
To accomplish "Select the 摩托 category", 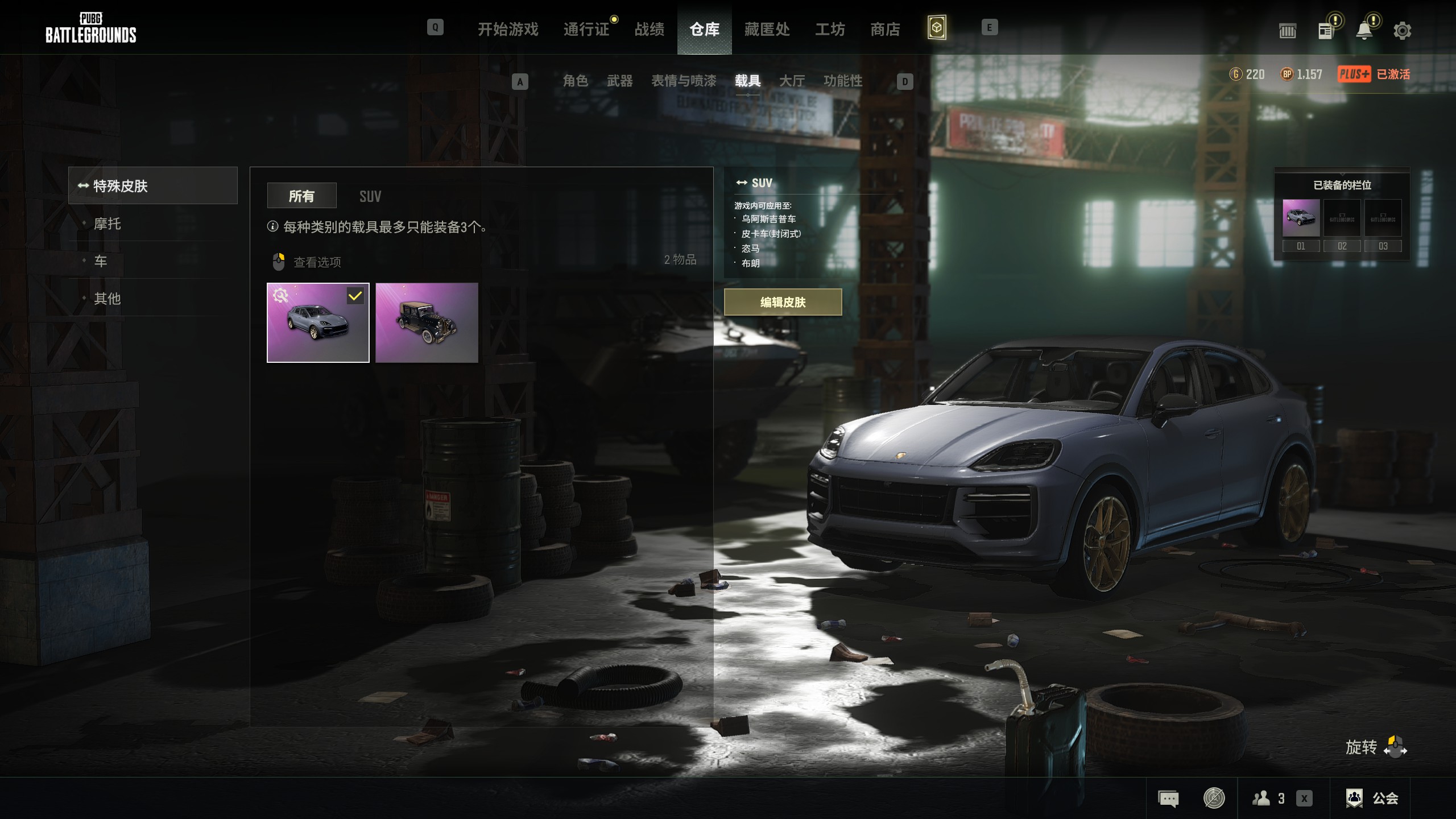I will pos(107,224).
